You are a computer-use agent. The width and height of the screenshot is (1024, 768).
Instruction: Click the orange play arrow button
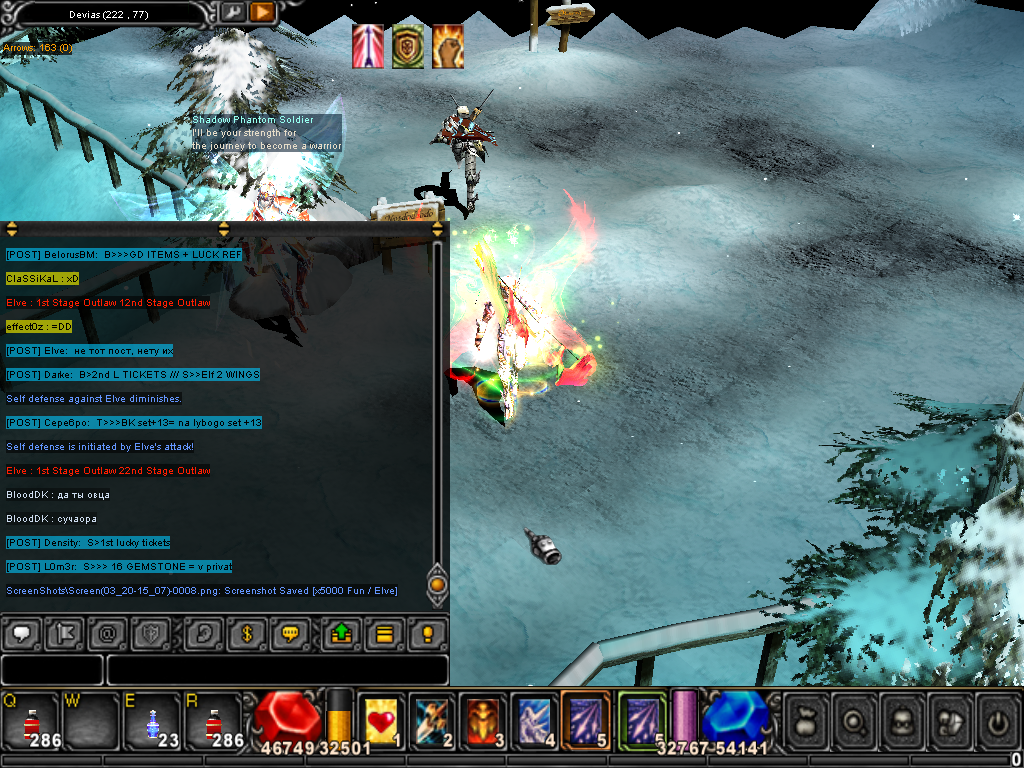(x=262, y=12)
